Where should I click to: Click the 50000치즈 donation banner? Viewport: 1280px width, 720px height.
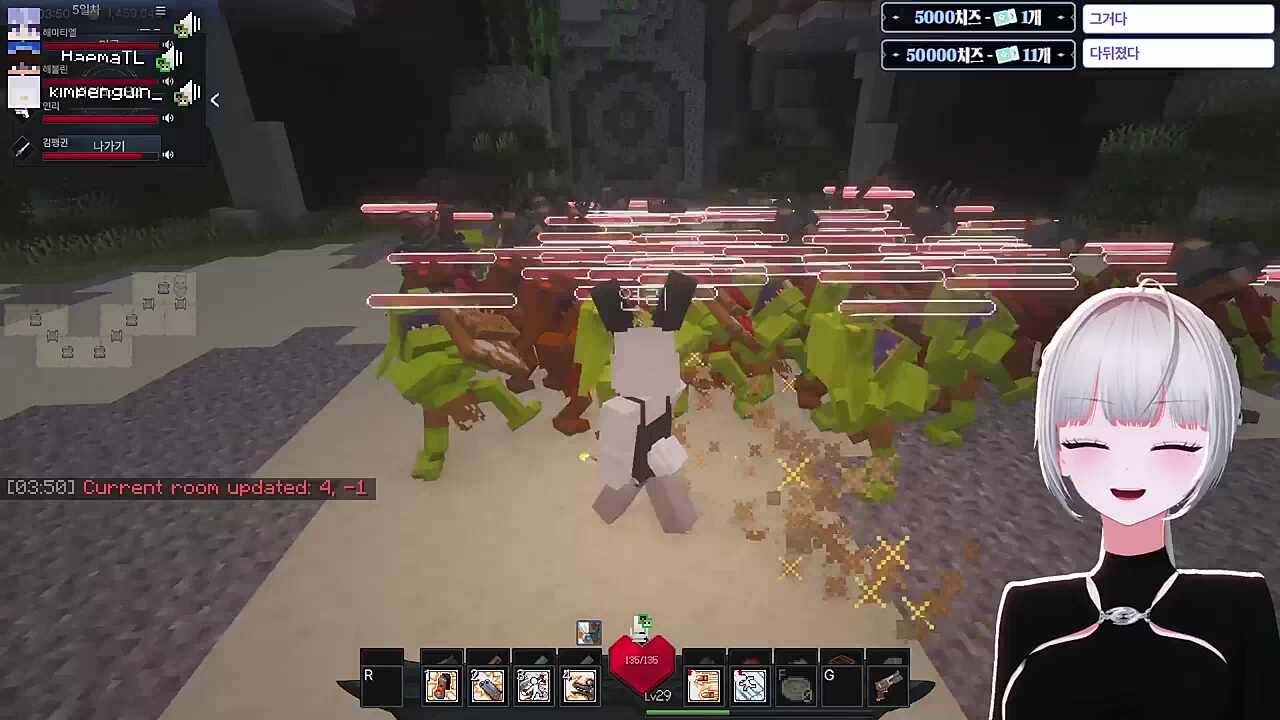coord(977,55)
